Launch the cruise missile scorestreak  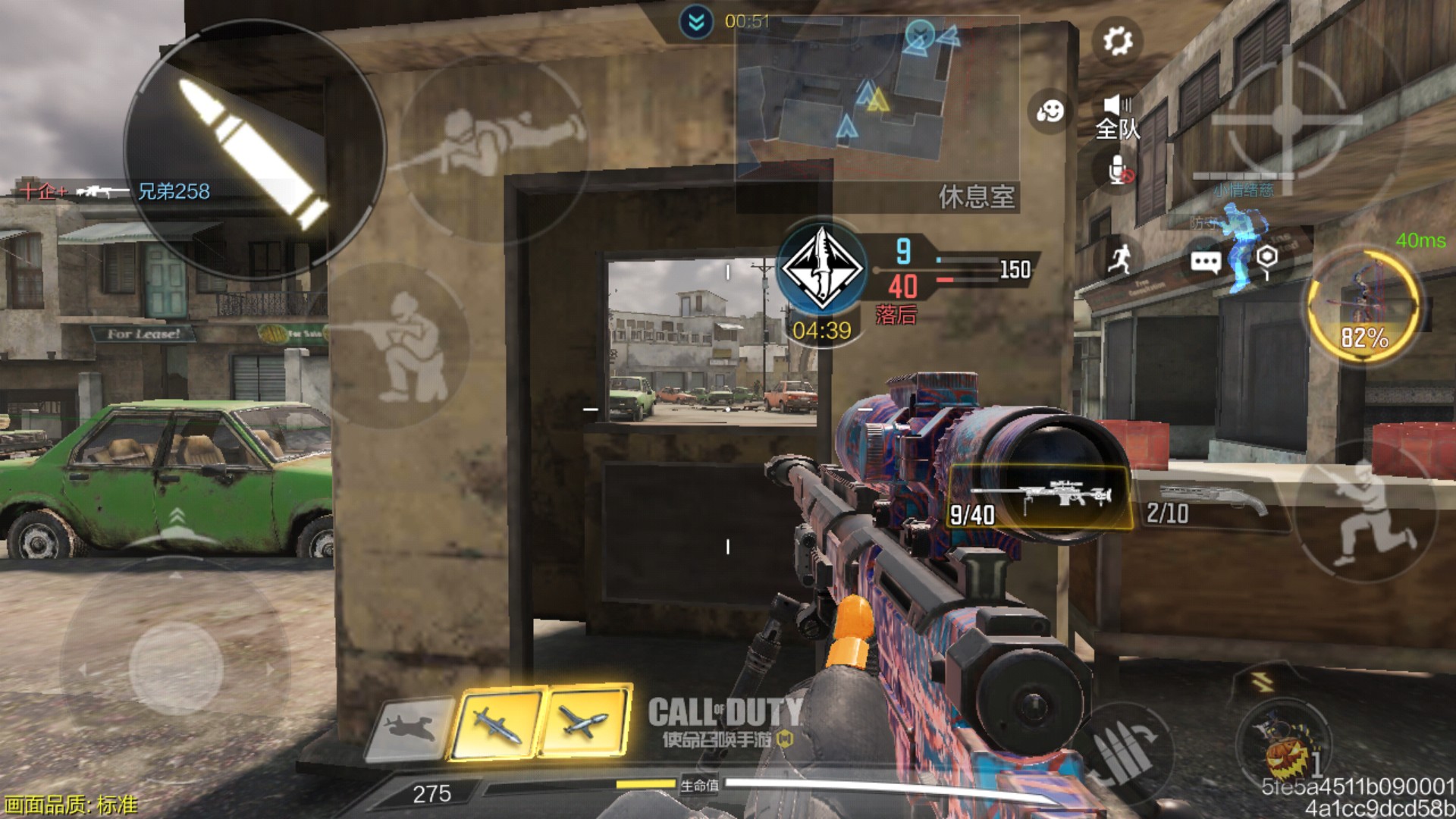coord(497,723)
